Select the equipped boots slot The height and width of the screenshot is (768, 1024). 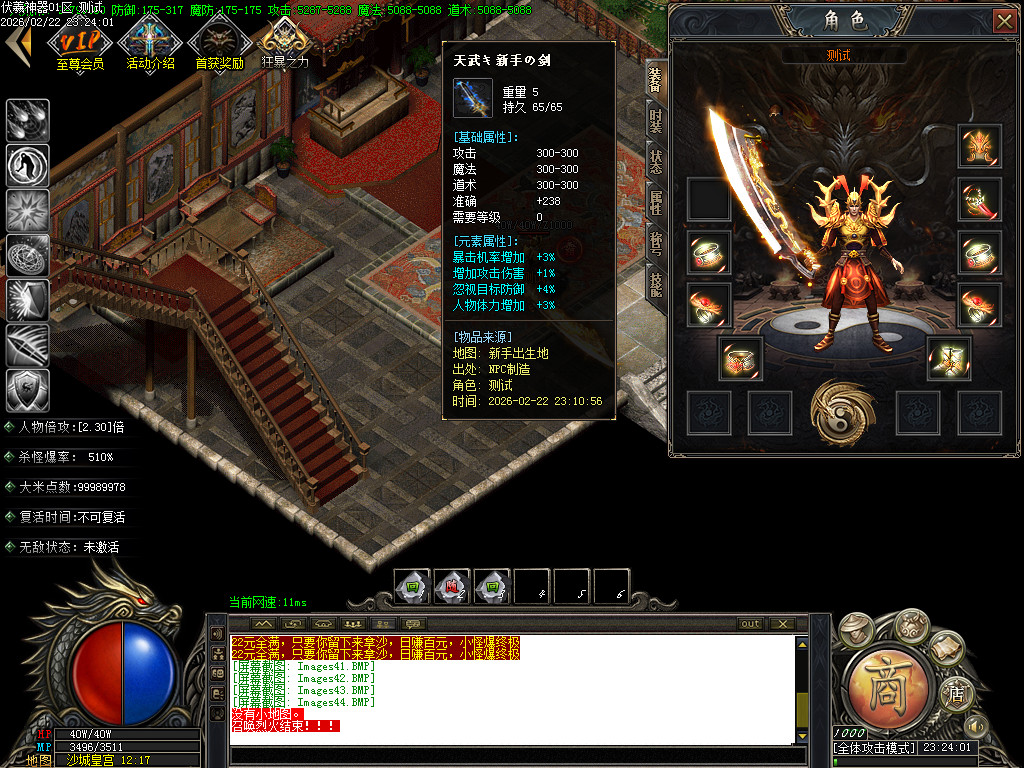(948, 358)
